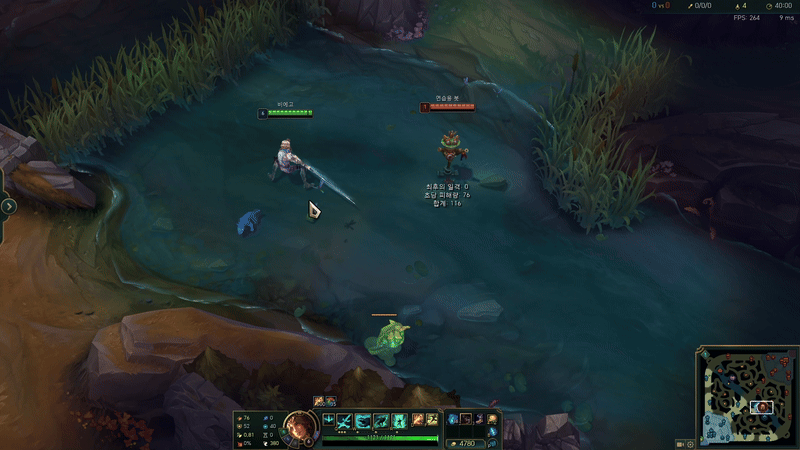The height and width of the screenshot is (450, 800).
Task: Use Viego's E Harrowed Path ability
Action: [381, 421]
